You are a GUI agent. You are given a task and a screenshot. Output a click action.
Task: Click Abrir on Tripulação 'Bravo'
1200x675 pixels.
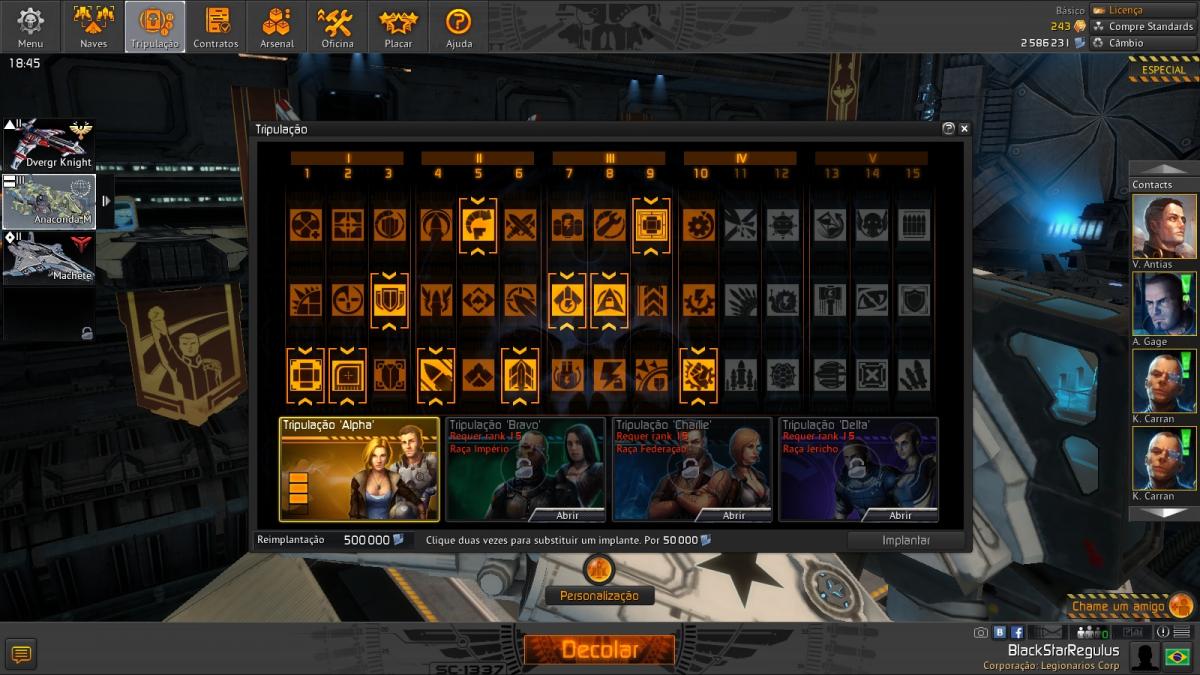(567, 515)
